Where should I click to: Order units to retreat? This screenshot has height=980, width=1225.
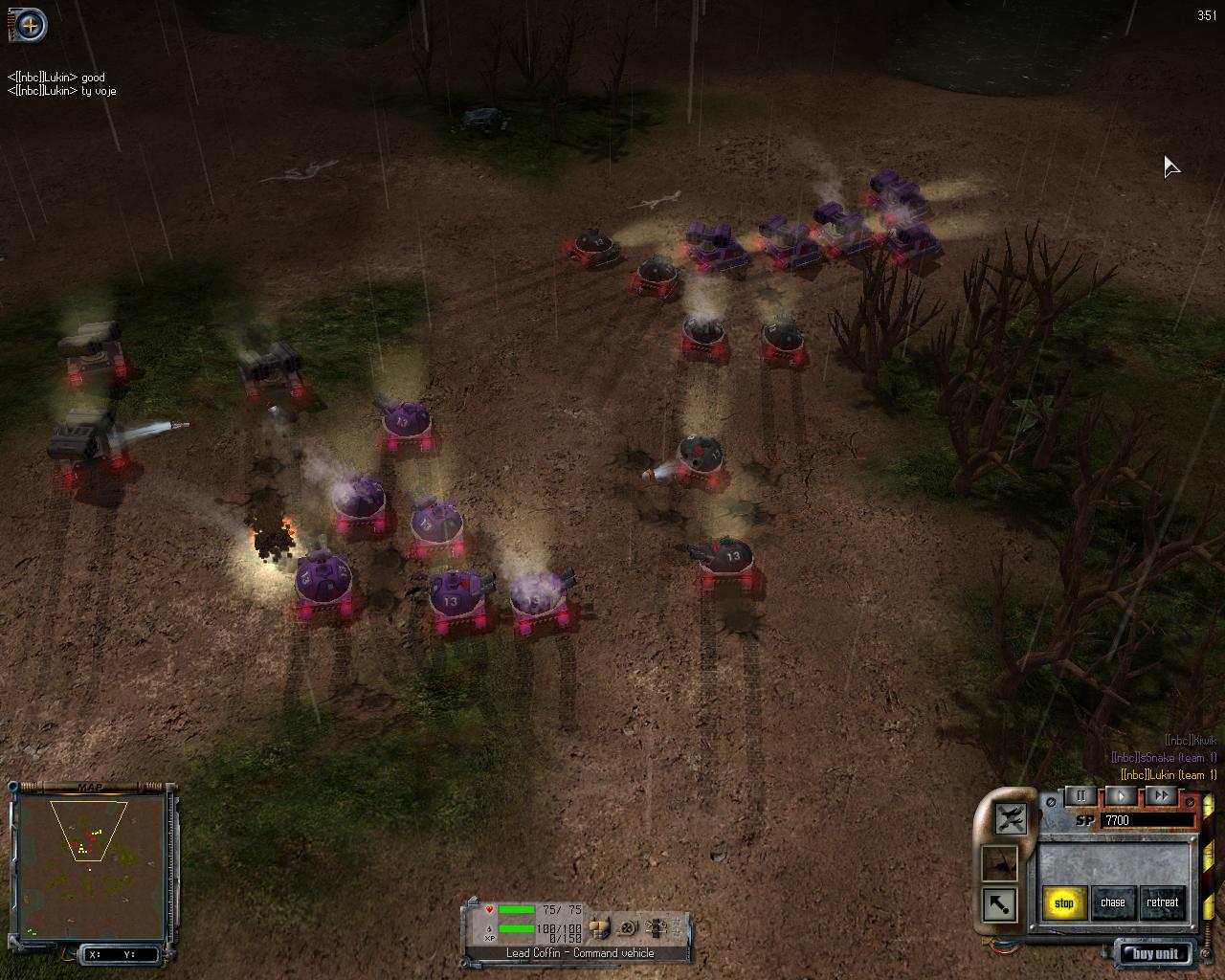(1162, 902)
